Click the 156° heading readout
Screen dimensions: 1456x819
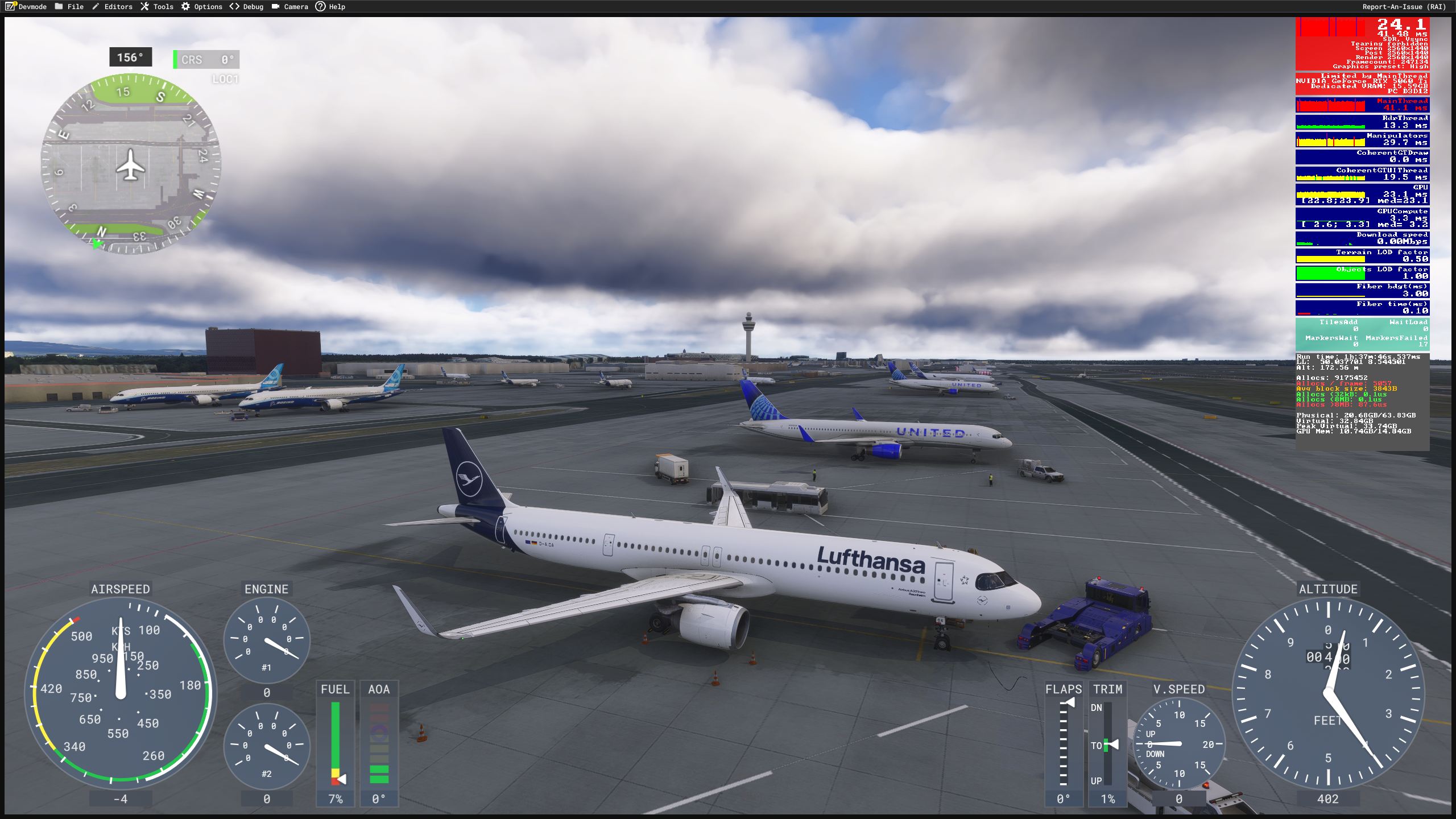click(130, 57)
